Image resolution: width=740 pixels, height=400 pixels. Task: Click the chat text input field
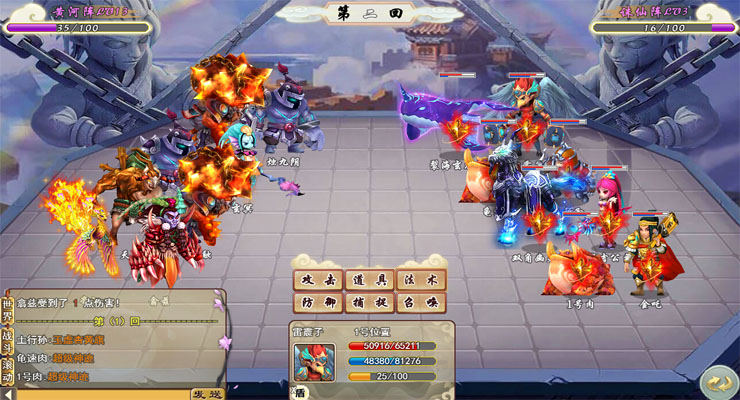[x=100, y=394]
